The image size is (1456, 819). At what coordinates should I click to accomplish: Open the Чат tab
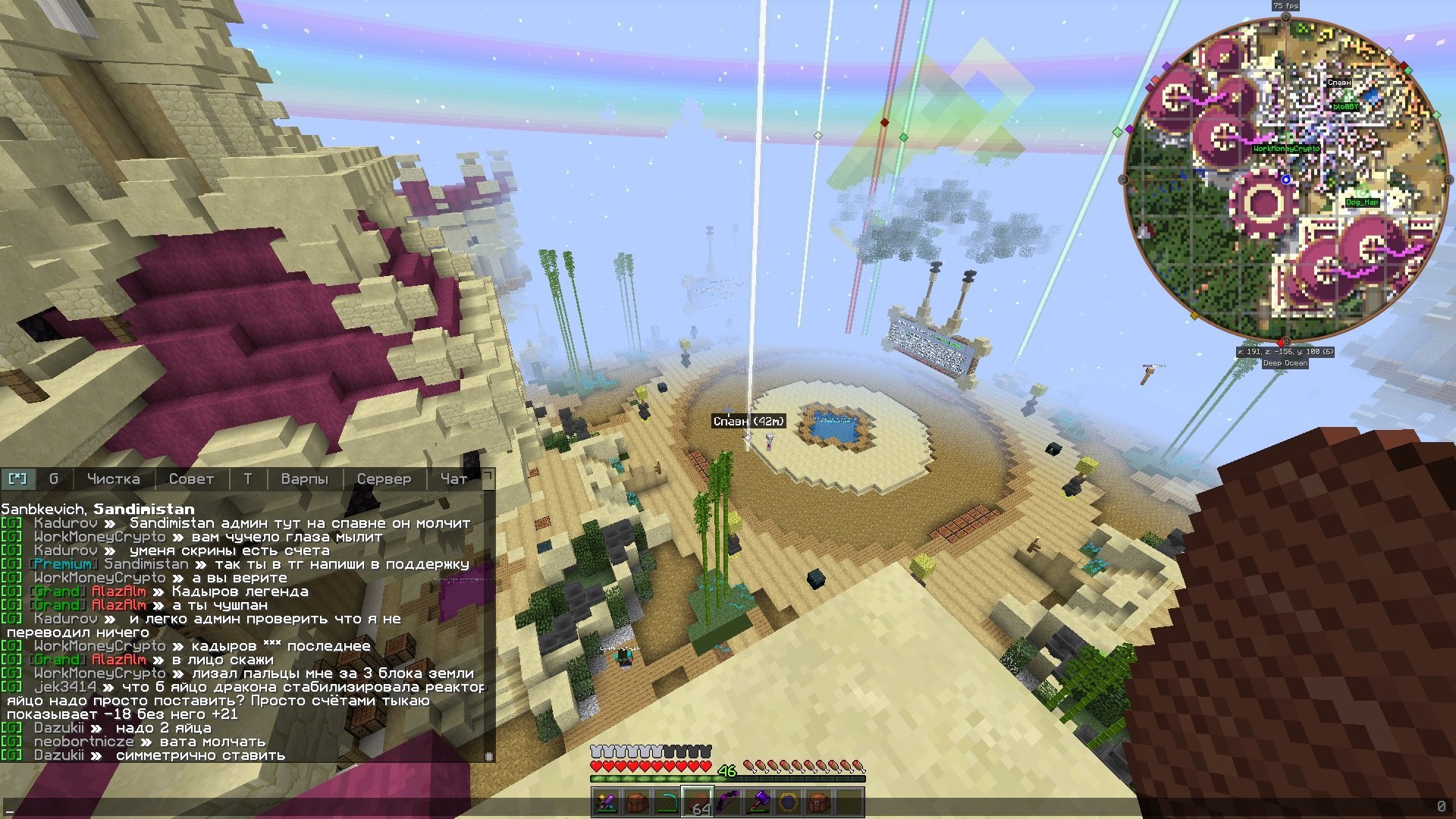[453, 479]
